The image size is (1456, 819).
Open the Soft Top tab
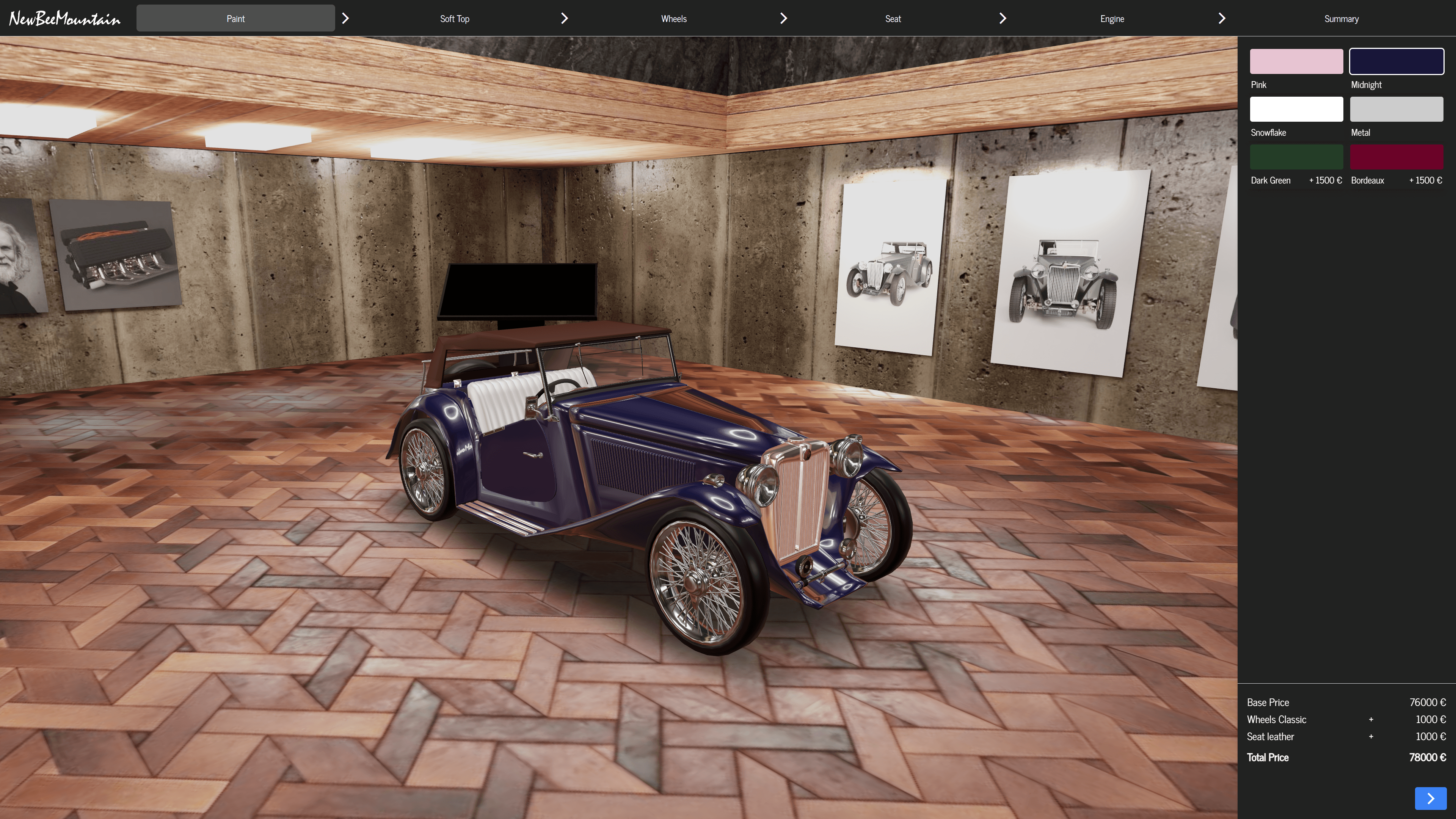coord(455,19)
